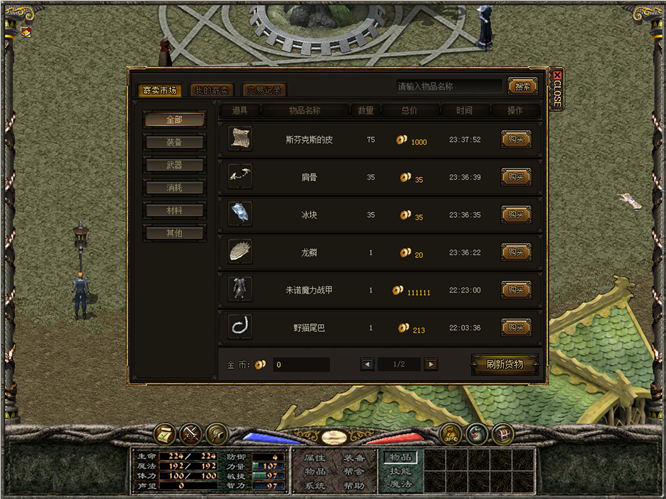Go to the previous listings page

tap(367, 364)
